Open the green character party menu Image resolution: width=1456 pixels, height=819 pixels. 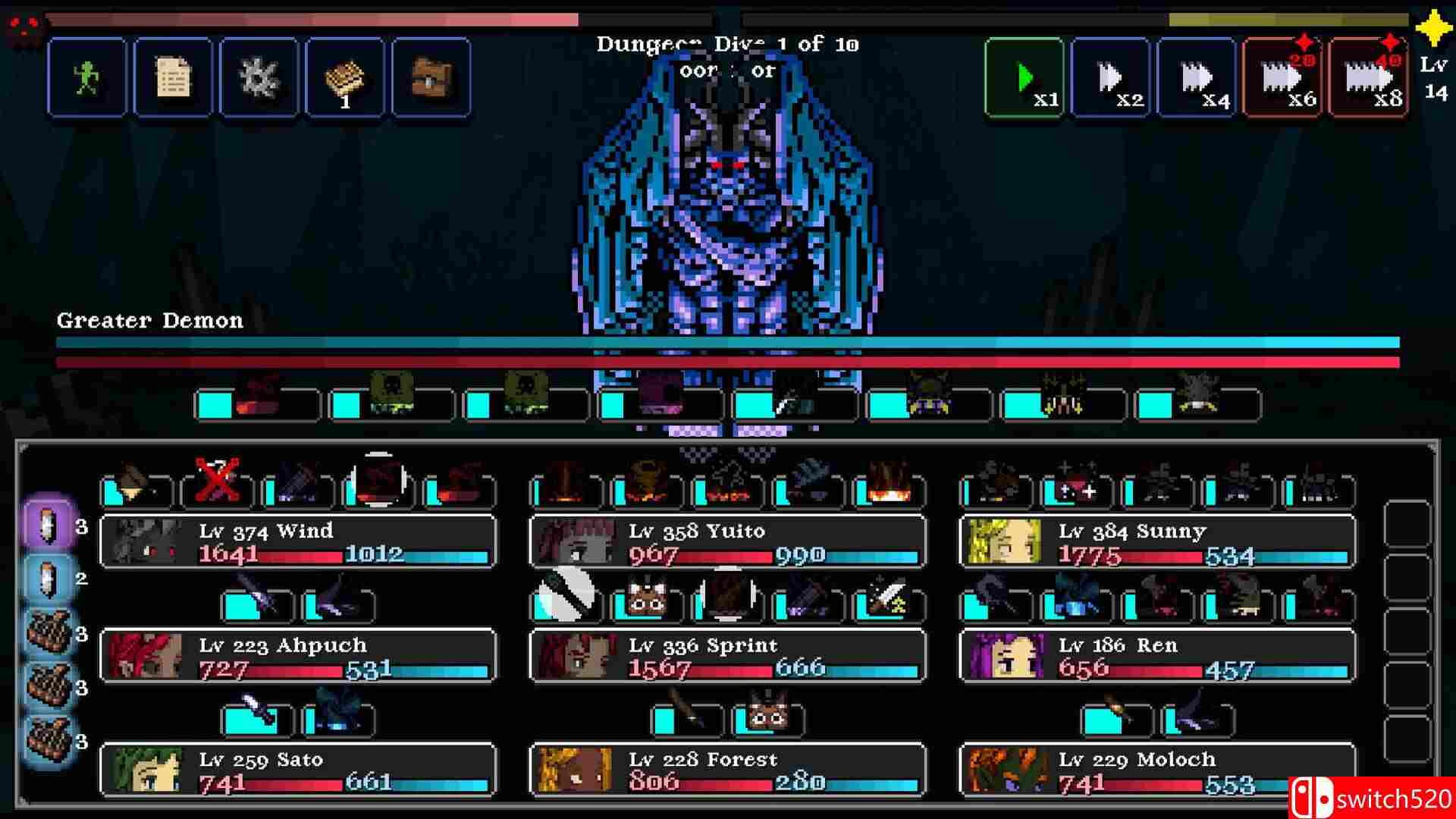pyautogui.click(x=87, y=76)
